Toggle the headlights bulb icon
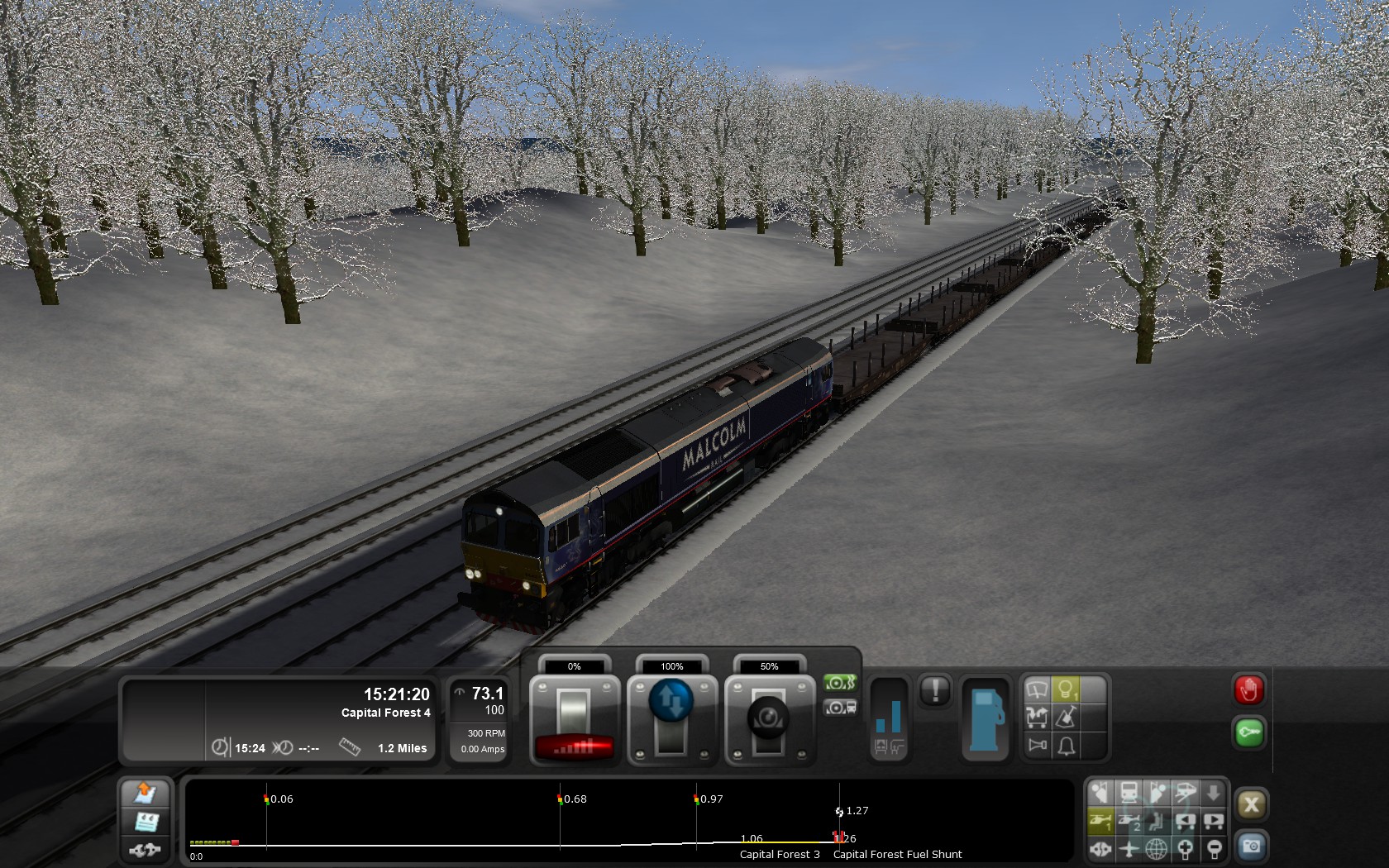The width and height of the screenshot is (1389, 868). [x=1066, y=689]
